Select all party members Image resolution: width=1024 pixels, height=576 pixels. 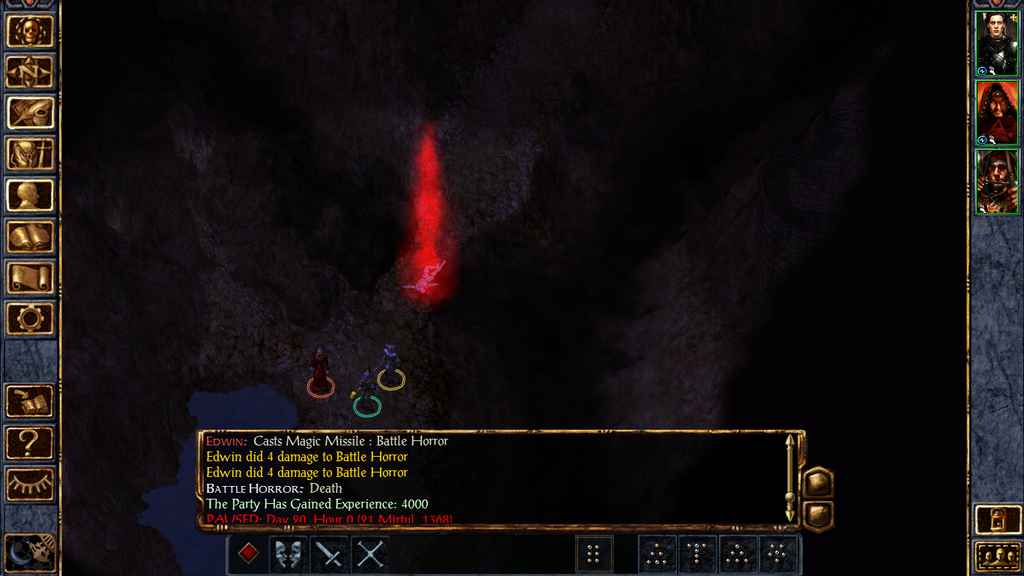996,556
